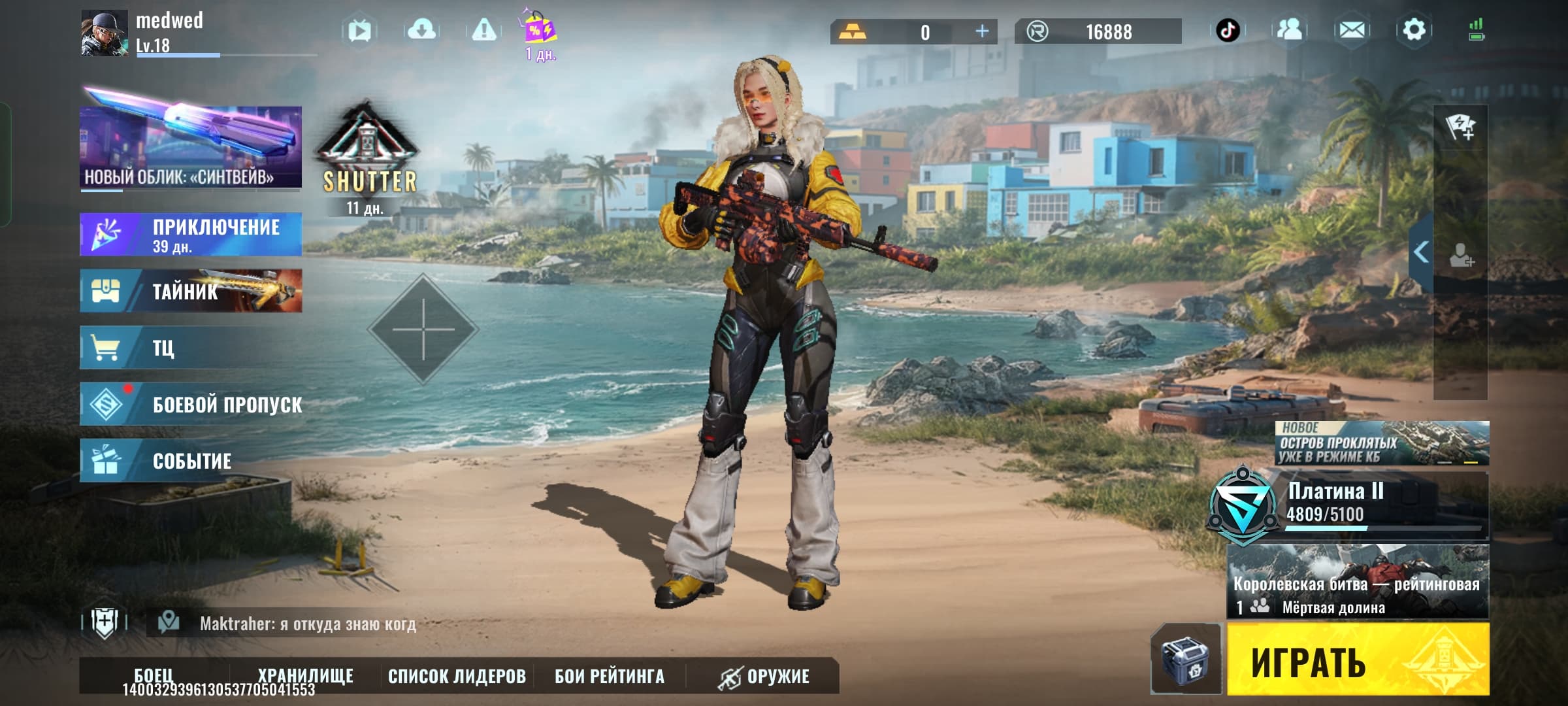Image resolution: width=1568 pixels, height=706 pixels.
Task: Open the Бои рейтинга tab
Action: tap(609, 676)
